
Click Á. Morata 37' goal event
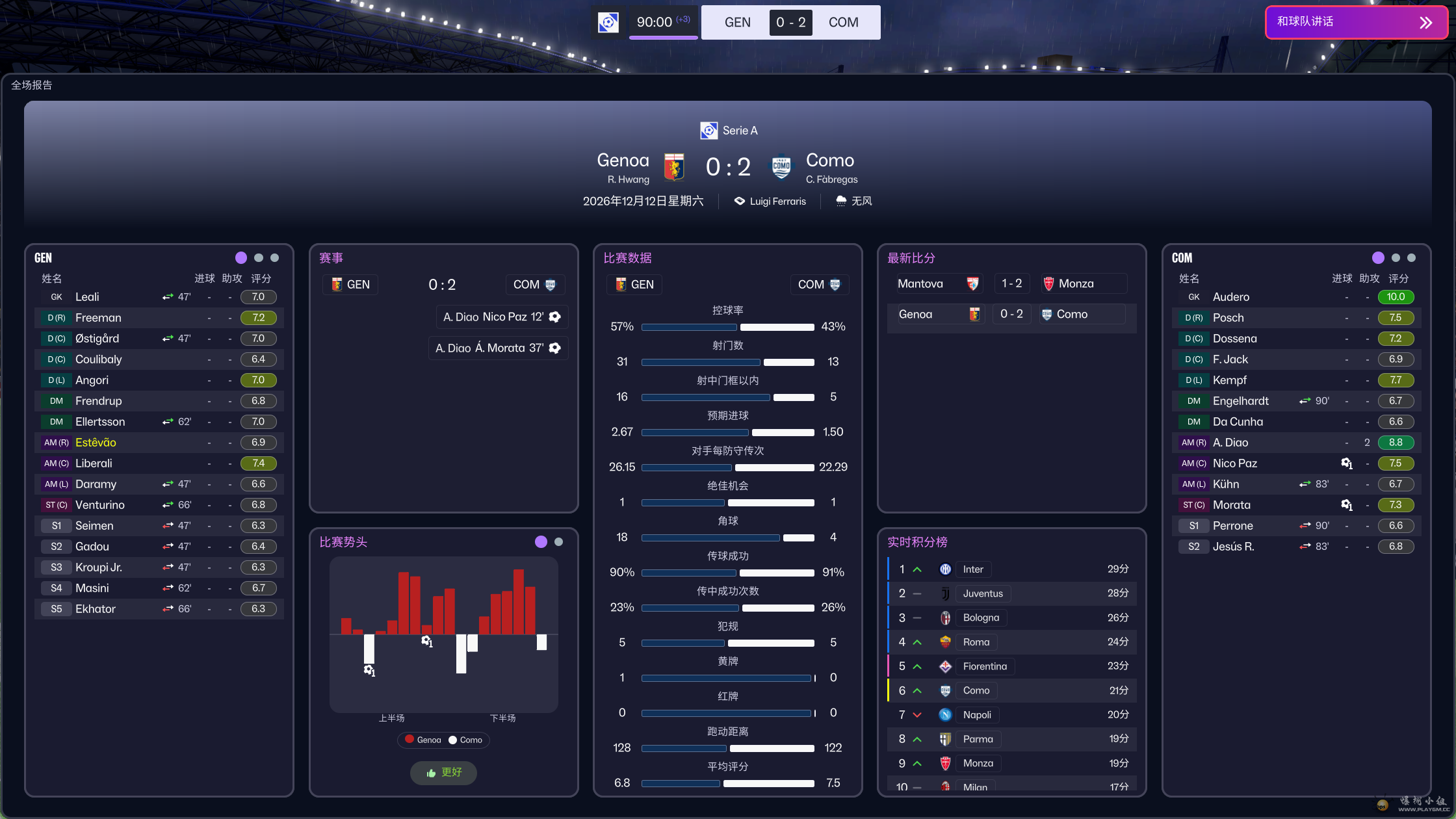[497, 348]
